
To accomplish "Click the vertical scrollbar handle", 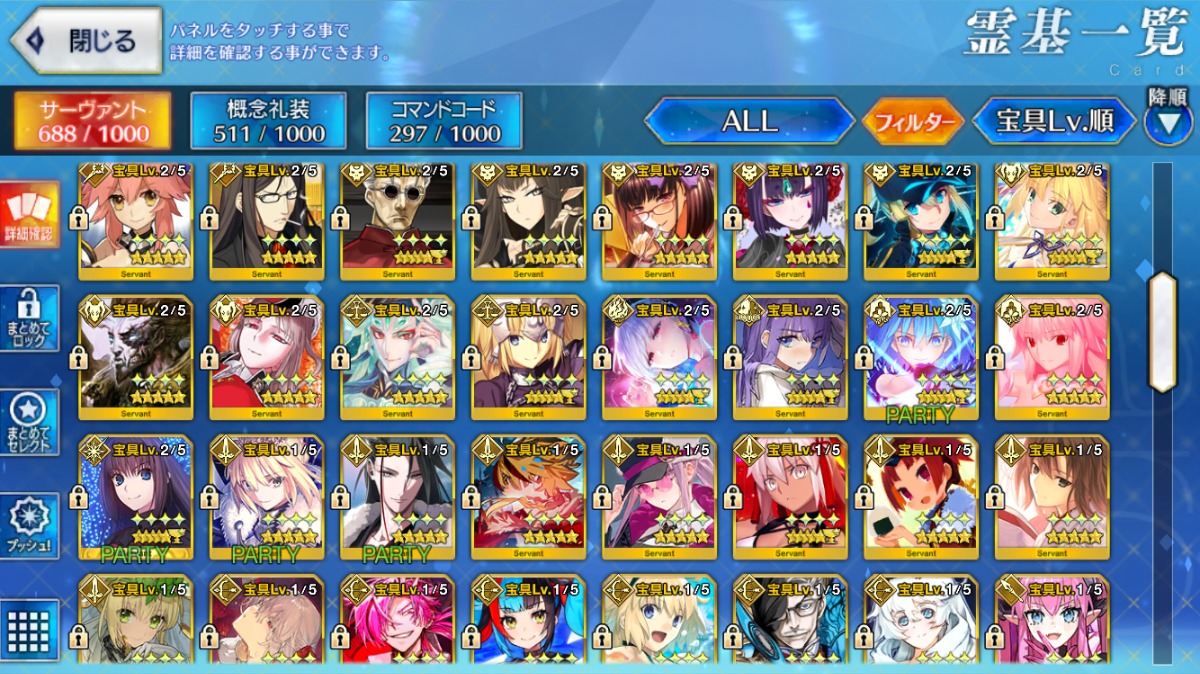I will click(x=1162, y=331).
